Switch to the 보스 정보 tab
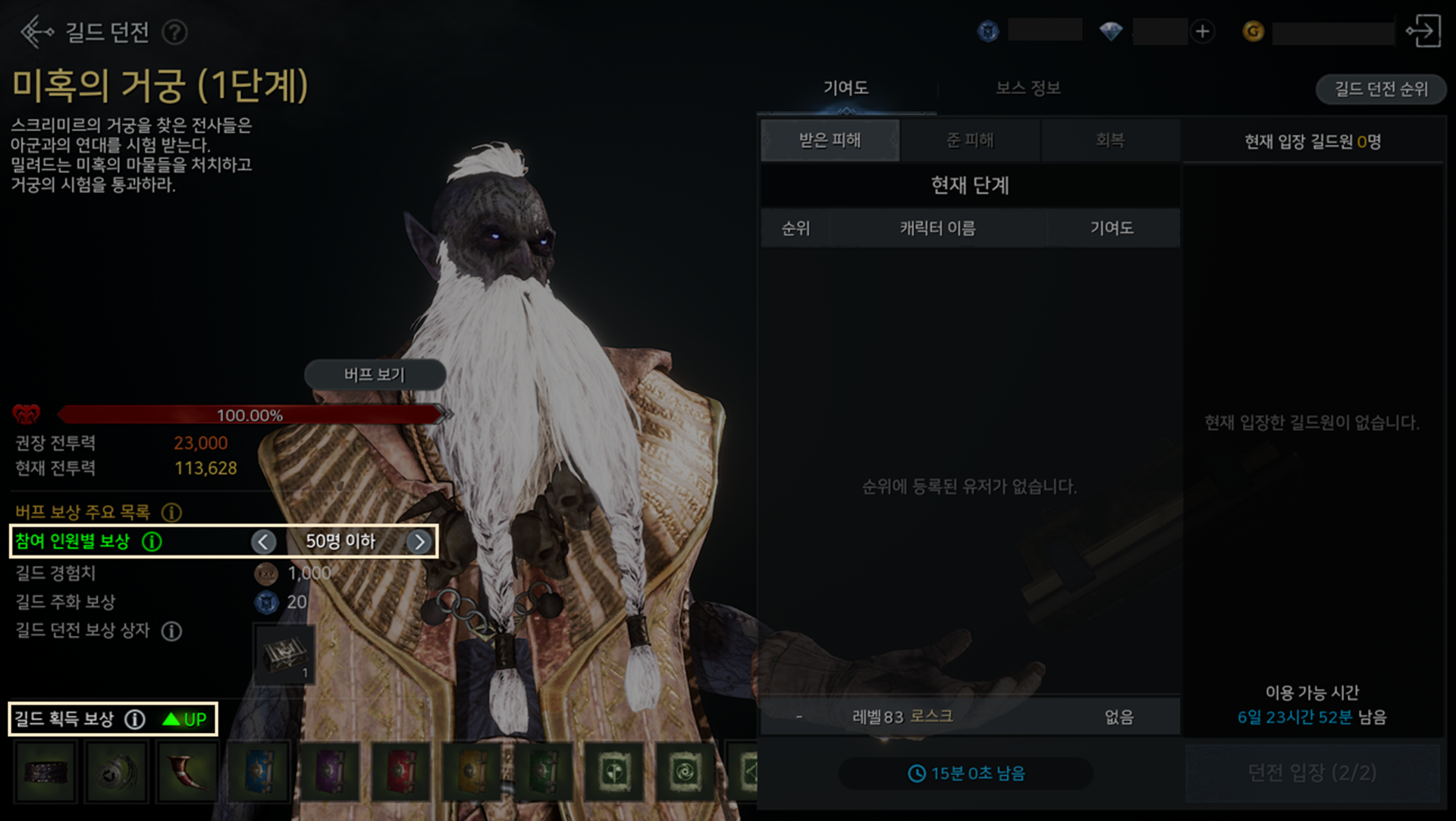The height and width of the screenshot is (821, 1456). (1028, 88)
